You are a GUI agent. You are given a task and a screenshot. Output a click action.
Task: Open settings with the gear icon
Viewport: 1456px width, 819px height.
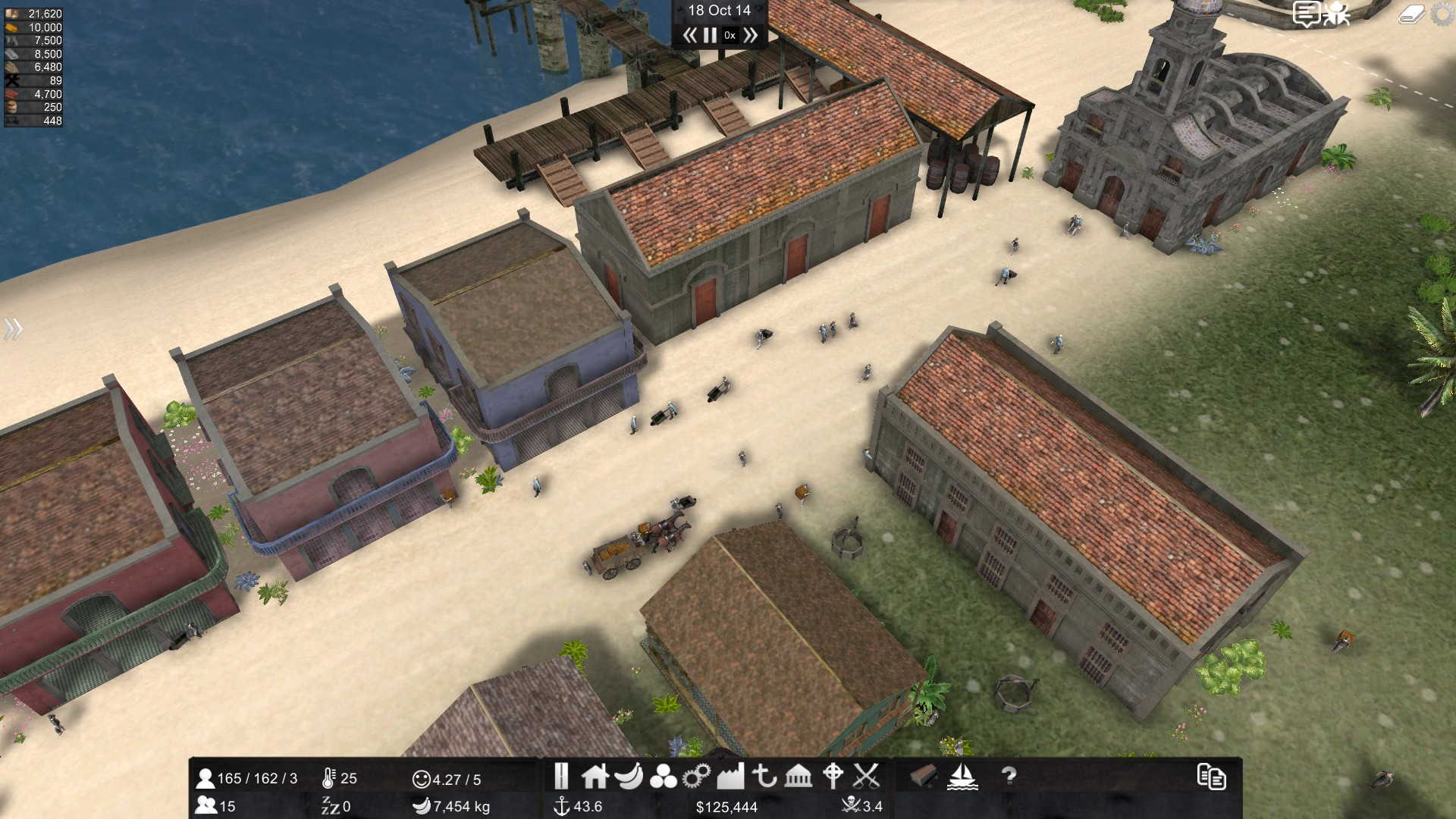tap(1443, 14)
